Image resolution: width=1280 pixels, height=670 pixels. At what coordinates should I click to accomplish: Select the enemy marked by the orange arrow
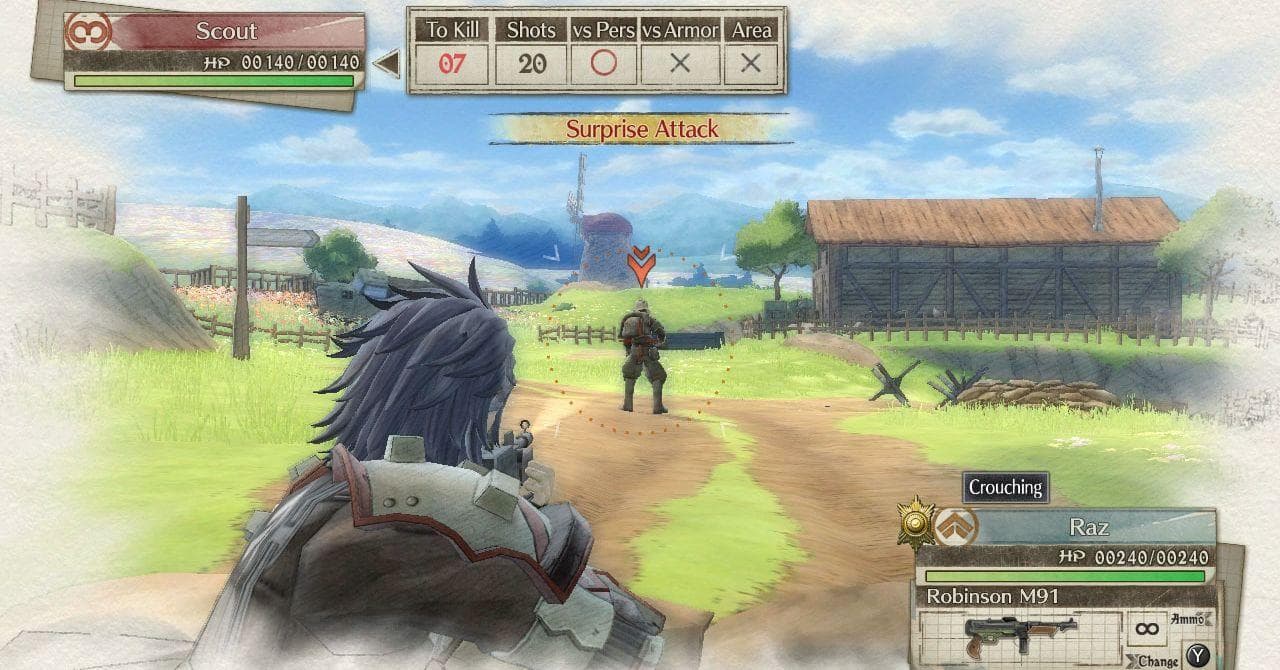(x=641, y=356)
